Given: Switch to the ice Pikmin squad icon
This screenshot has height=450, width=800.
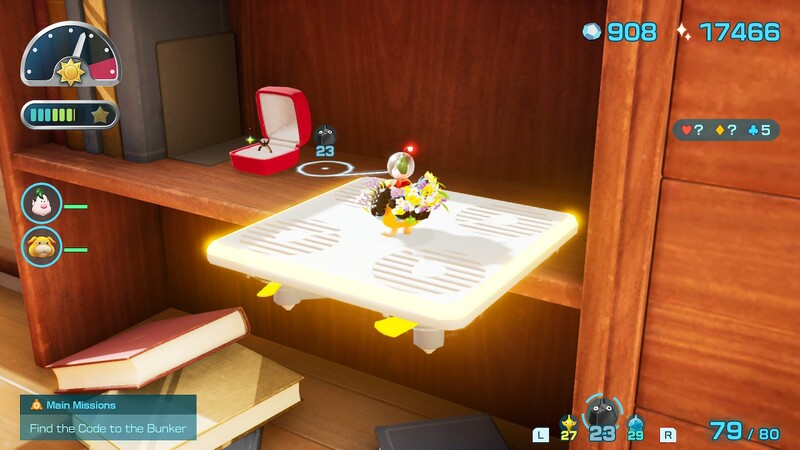Looking at the screenshot, I should (x=636, y=428).
